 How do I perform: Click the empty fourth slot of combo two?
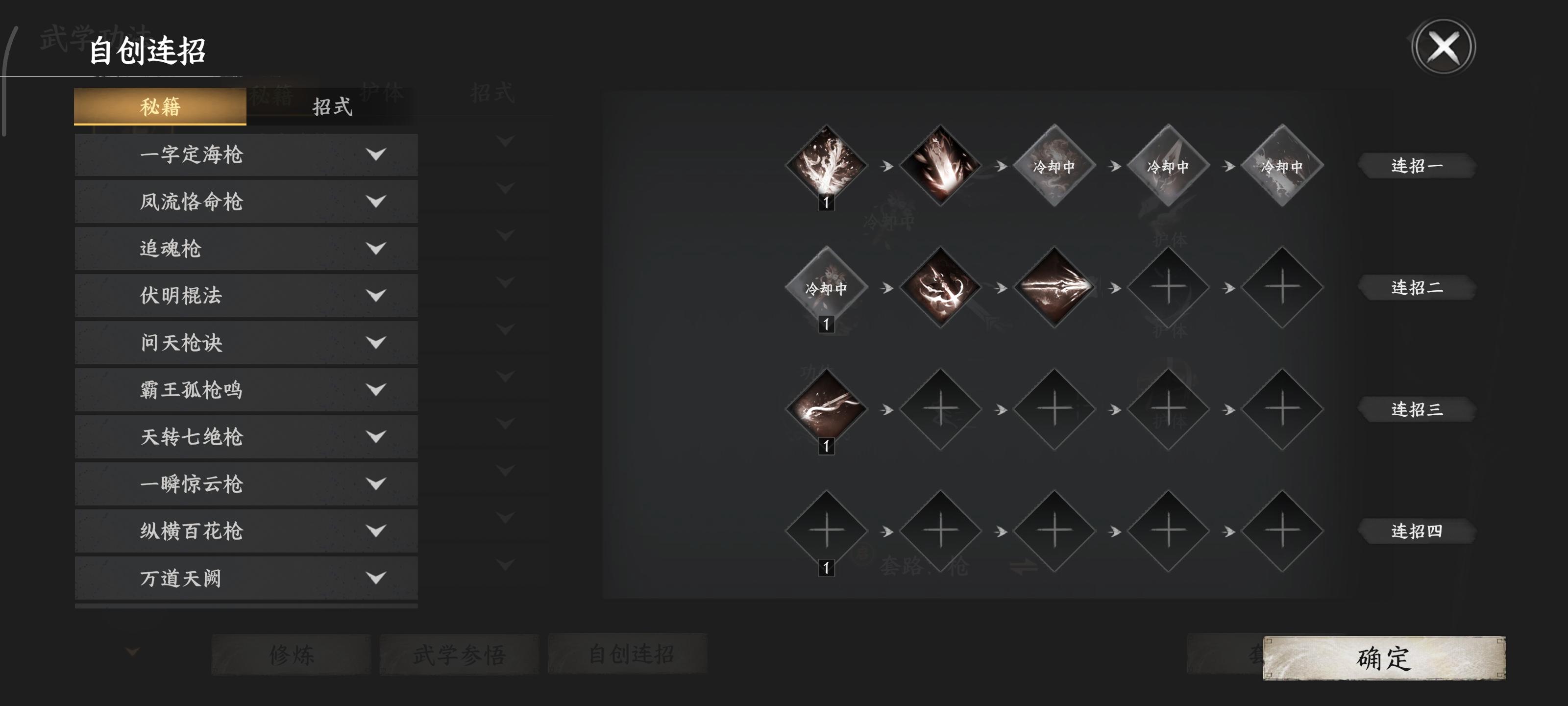click(1169, 286)
